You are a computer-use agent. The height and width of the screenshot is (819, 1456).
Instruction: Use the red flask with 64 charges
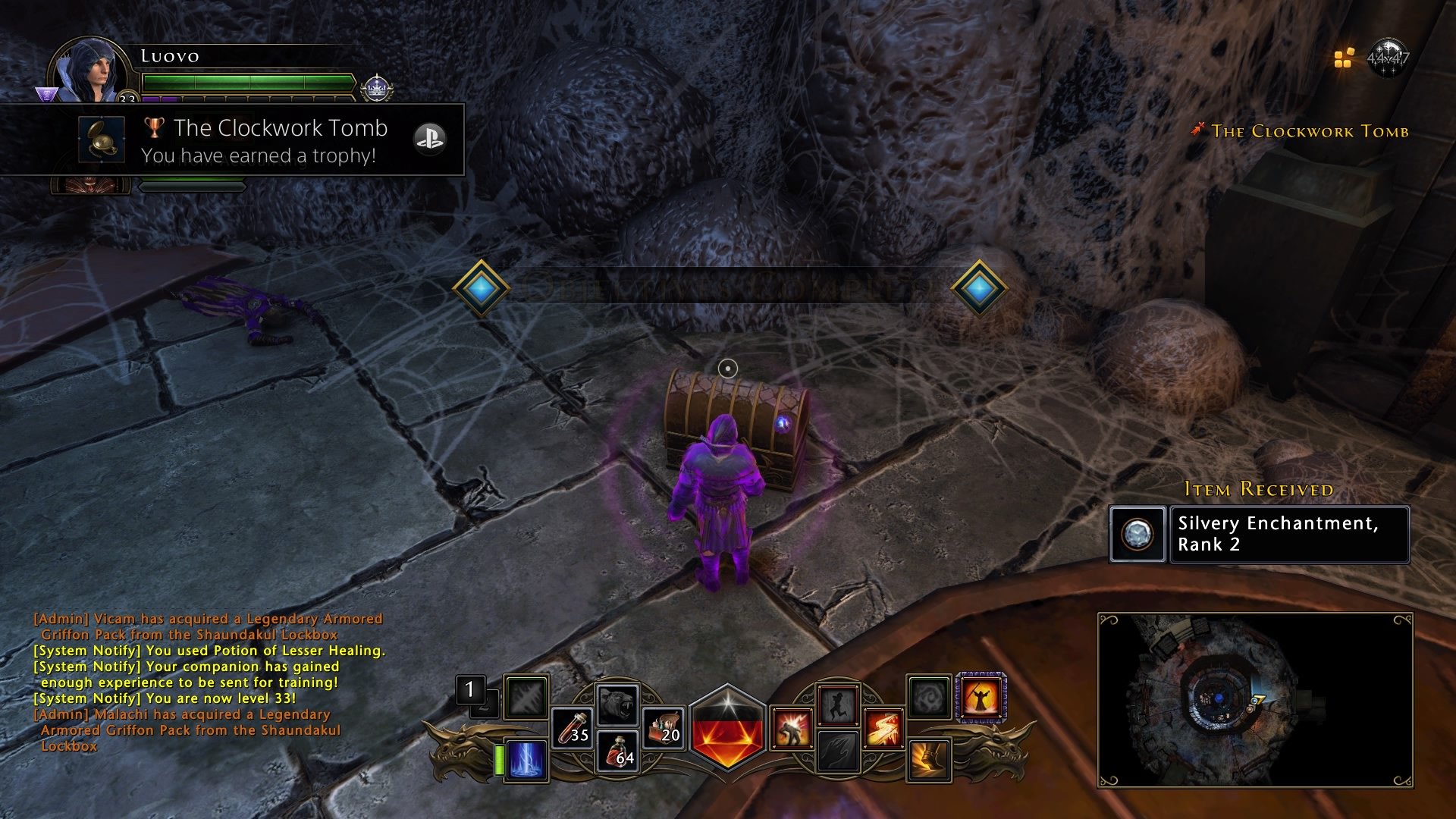(x=618, y=751)
